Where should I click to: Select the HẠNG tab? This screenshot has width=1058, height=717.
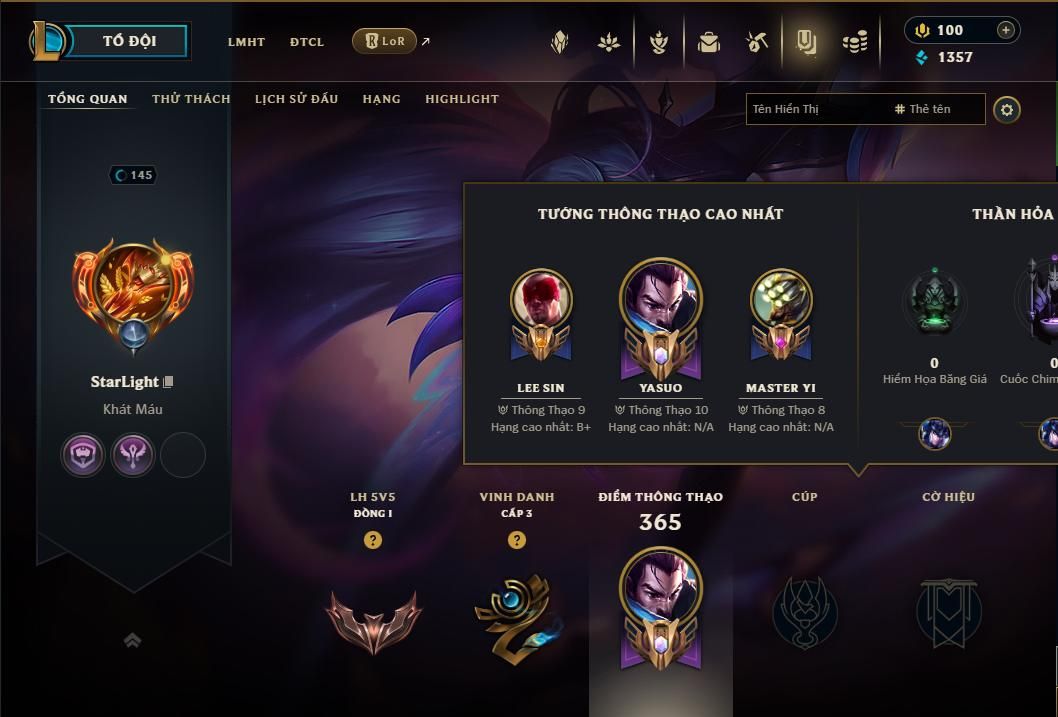pyautogui.click(x=381, y=99)
